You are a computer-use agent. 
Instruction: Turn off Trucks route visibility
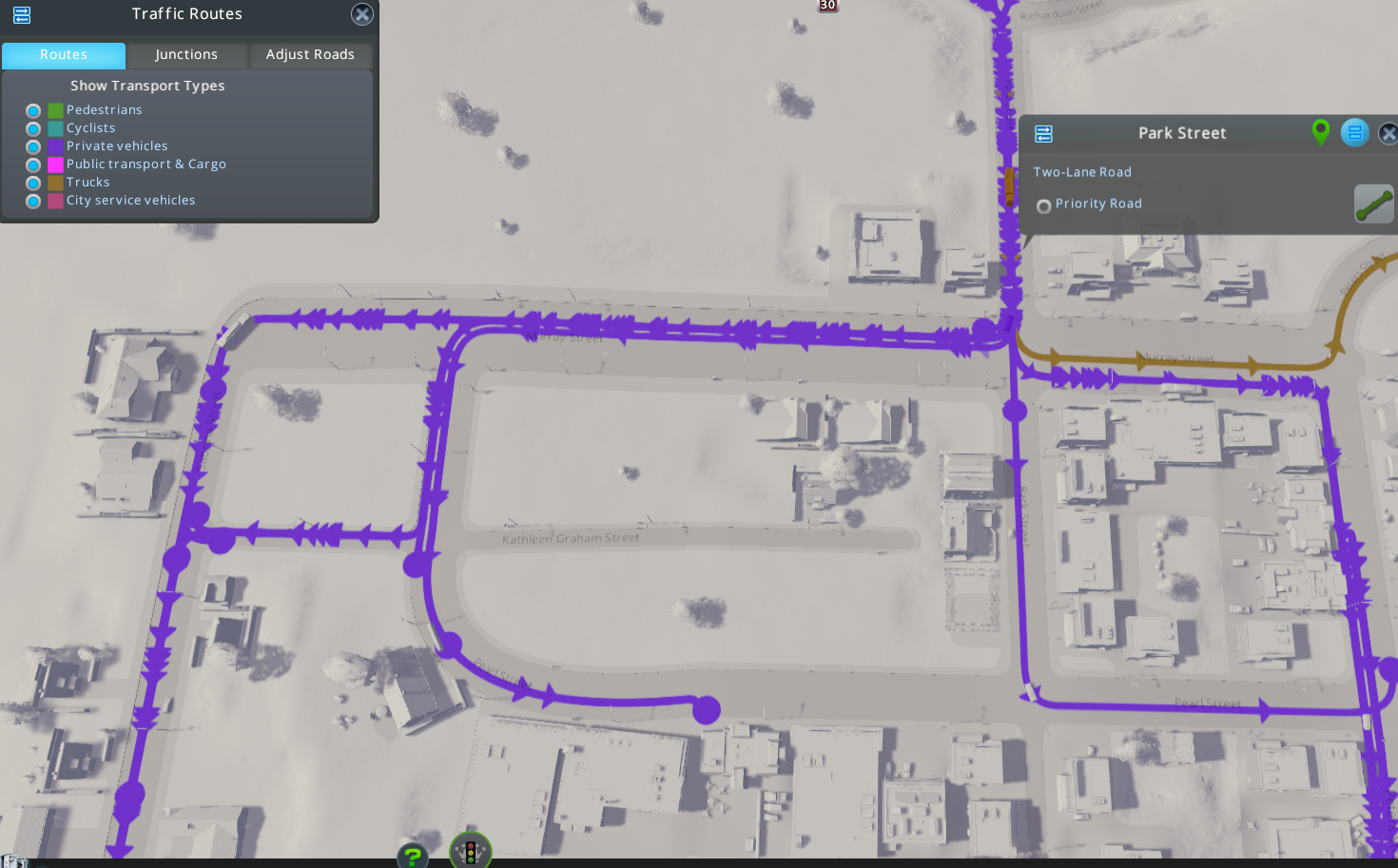pos(32,183)
